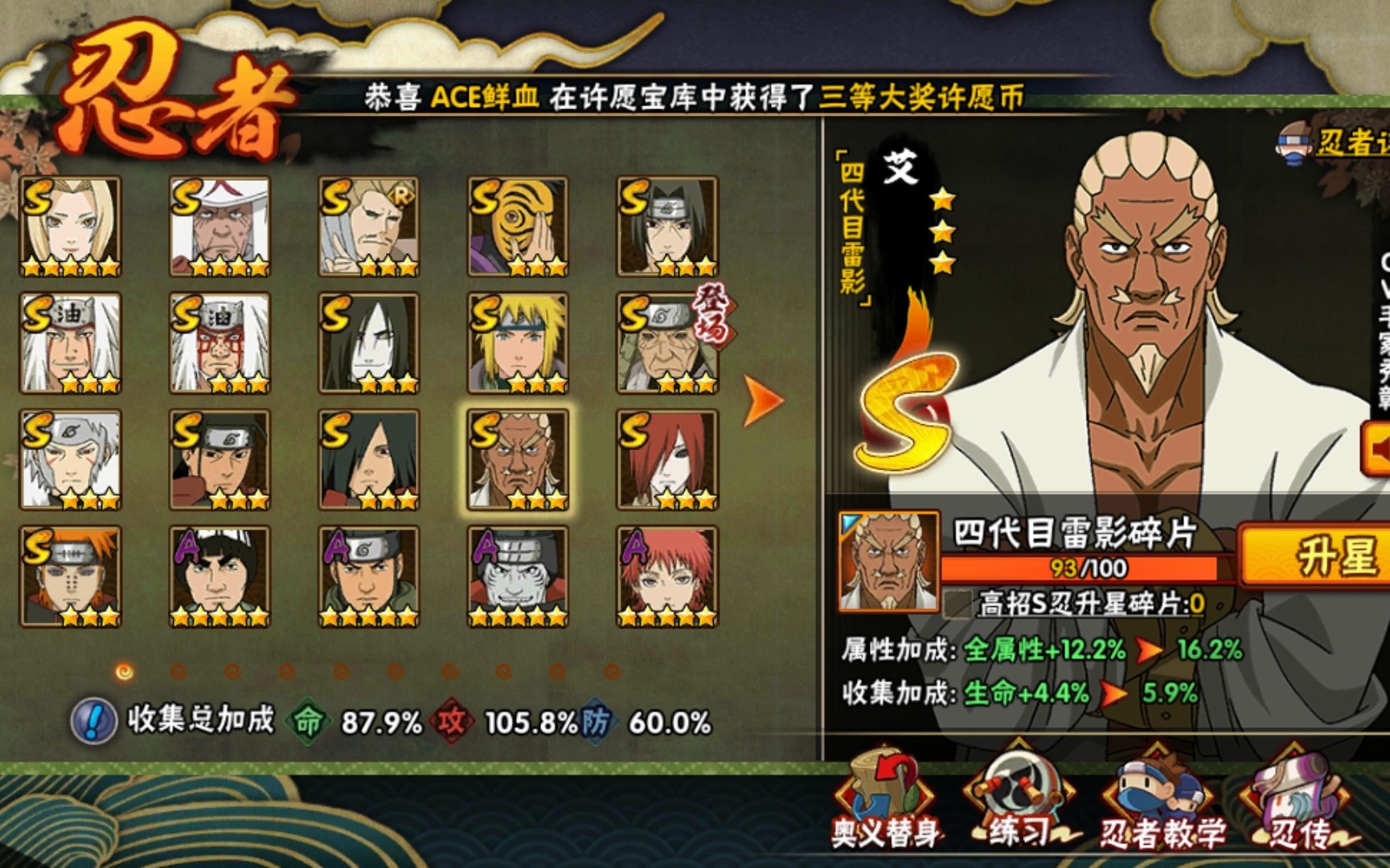
Task: Pick Kisame A-rank portrait
Action: coord(519,576)
